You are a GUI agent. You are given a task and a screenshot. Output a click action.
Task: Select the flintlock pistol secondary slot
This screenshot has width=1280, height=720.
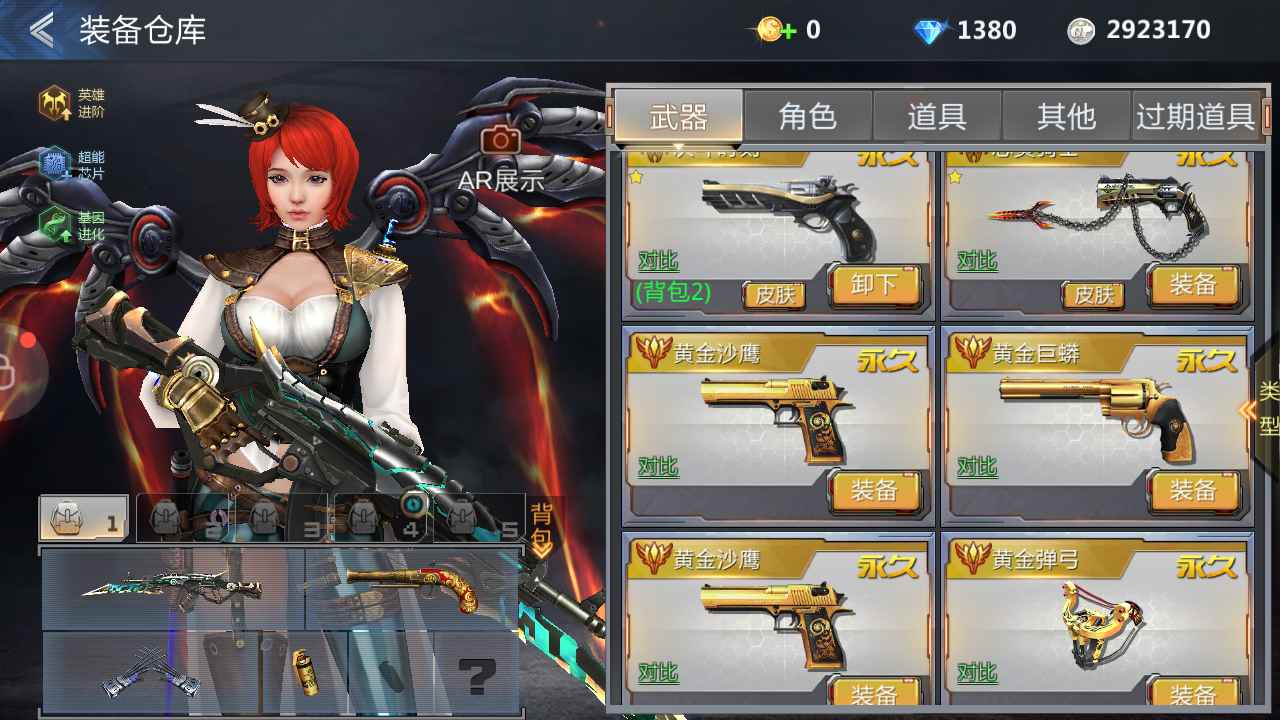412,588
